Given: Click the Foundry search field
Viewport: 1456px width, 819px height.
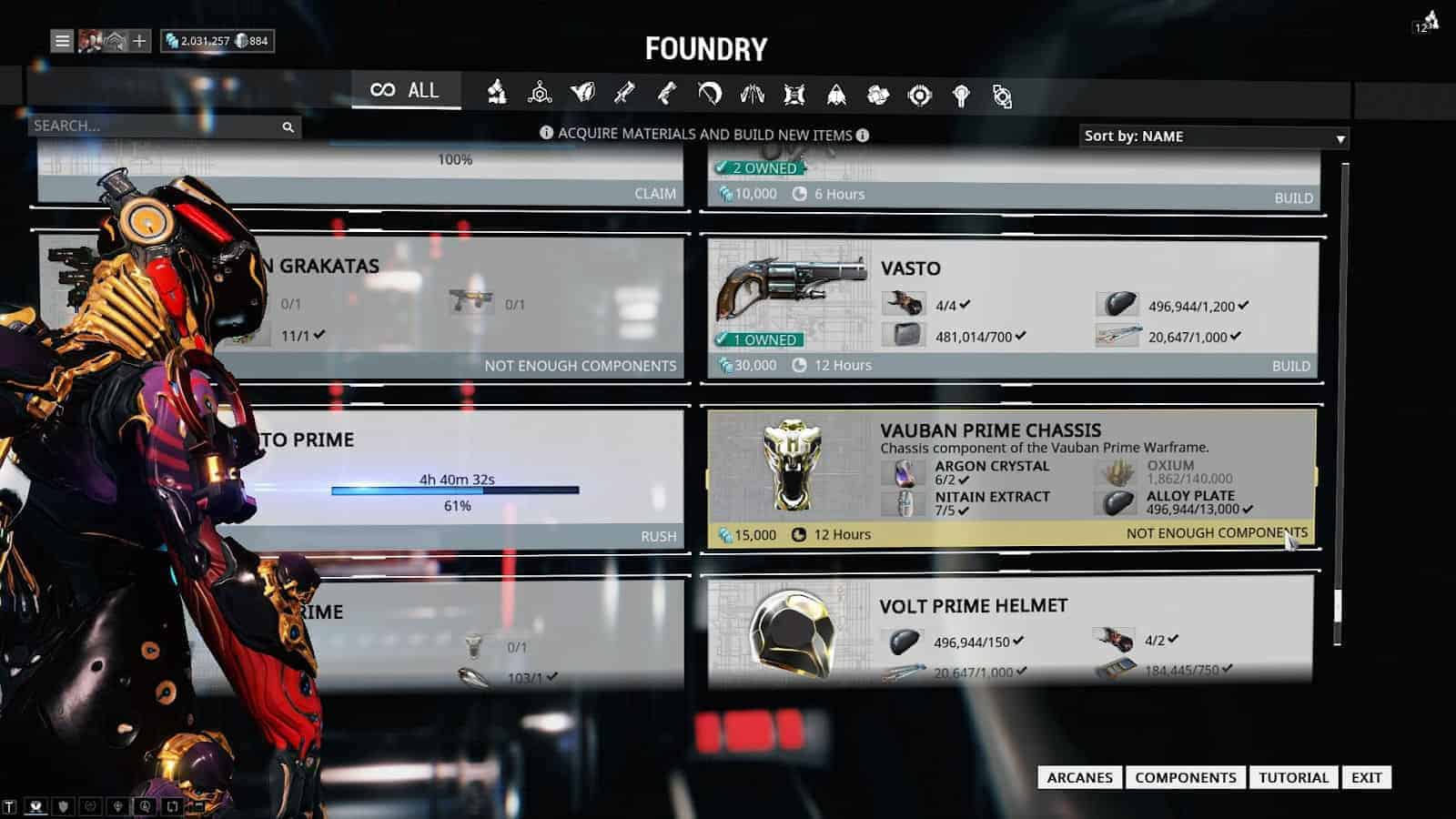Looking at the screenshot, I should pyautogui.click(x=155, y=126).
